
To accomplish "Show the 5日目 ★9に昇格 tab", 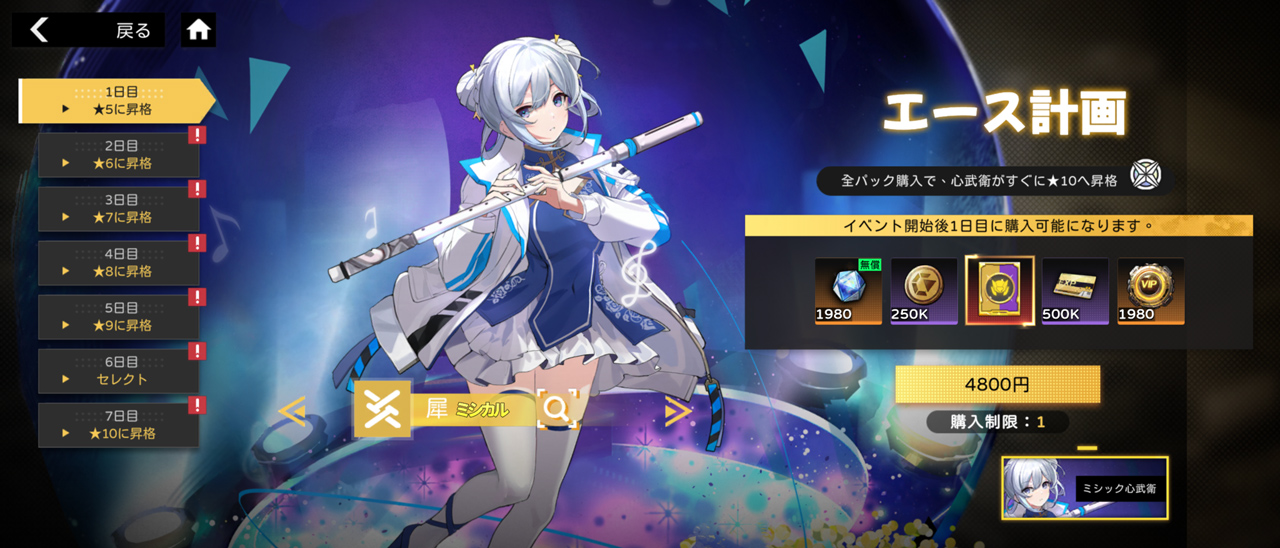I will [x=119, y=317].
